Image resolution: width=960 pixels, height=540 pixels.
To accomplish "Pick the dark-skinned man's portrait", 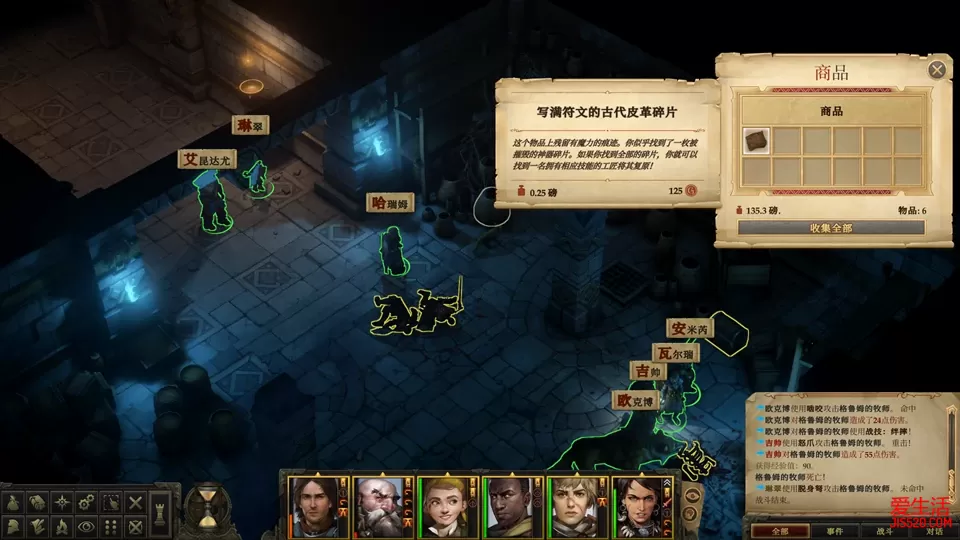I will point(511,506).
